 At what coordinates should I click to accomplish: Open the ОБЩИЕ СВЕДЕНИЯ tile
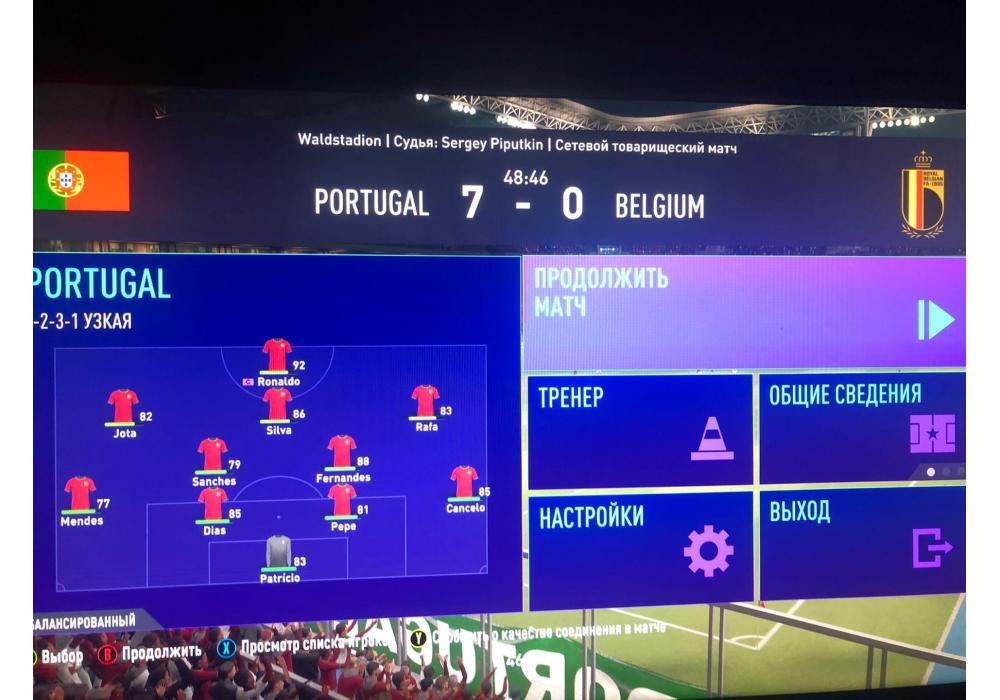(861, 428)
